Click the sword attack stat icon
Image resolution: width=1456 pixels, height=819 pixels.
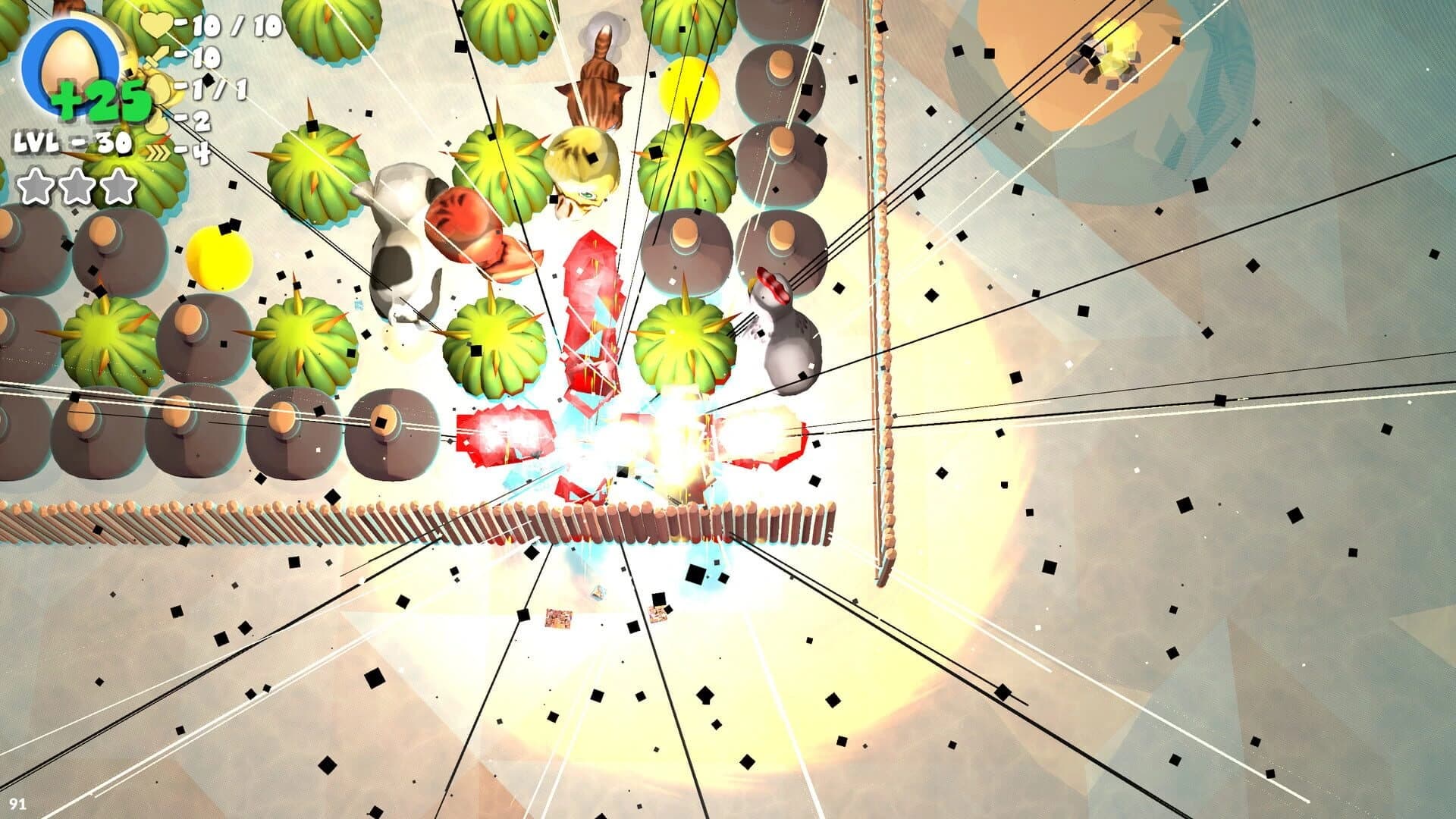click(x=156, y=55)
